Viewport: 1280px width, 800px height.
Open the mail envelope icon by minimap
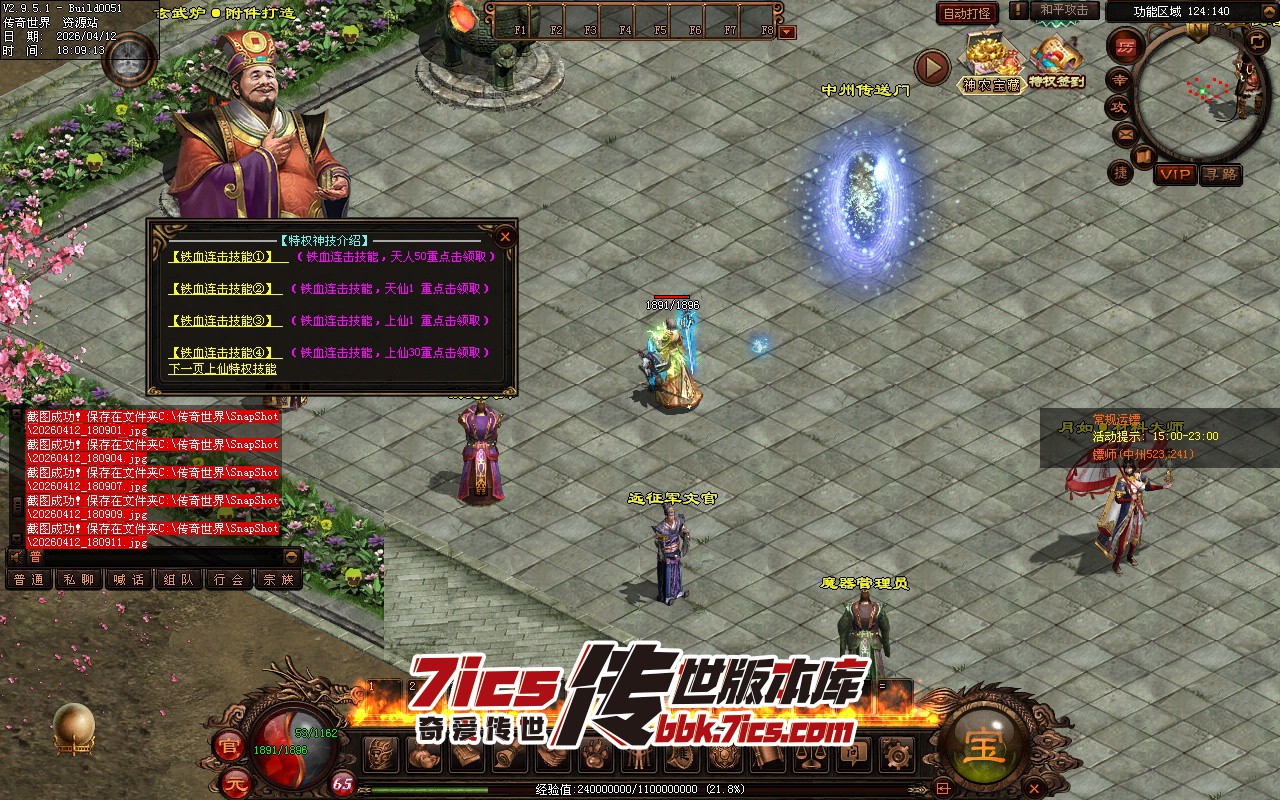pos(1126,133)
